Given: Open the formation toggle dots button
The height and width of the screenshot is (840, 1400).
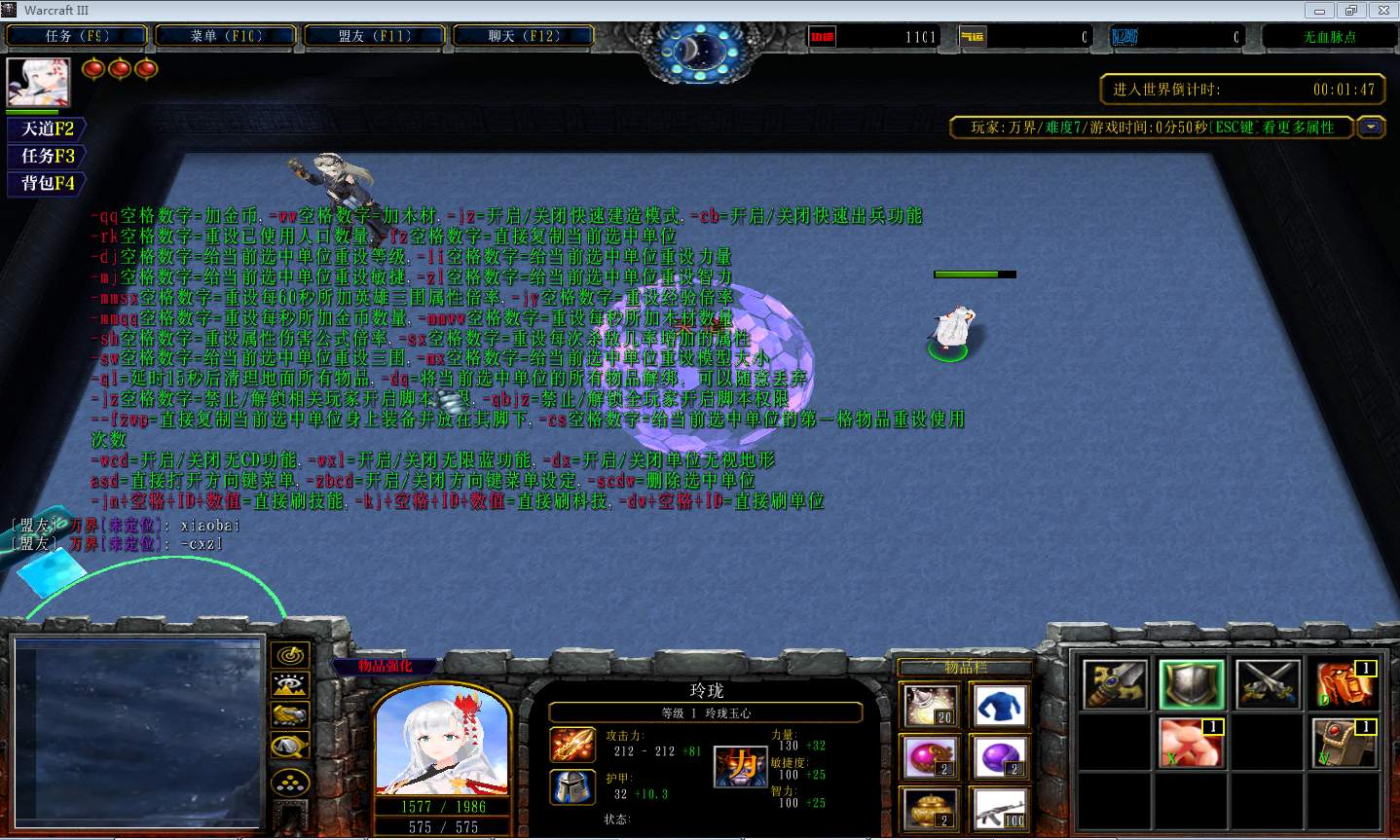Looking at the screenshot, I should point(290,782).
